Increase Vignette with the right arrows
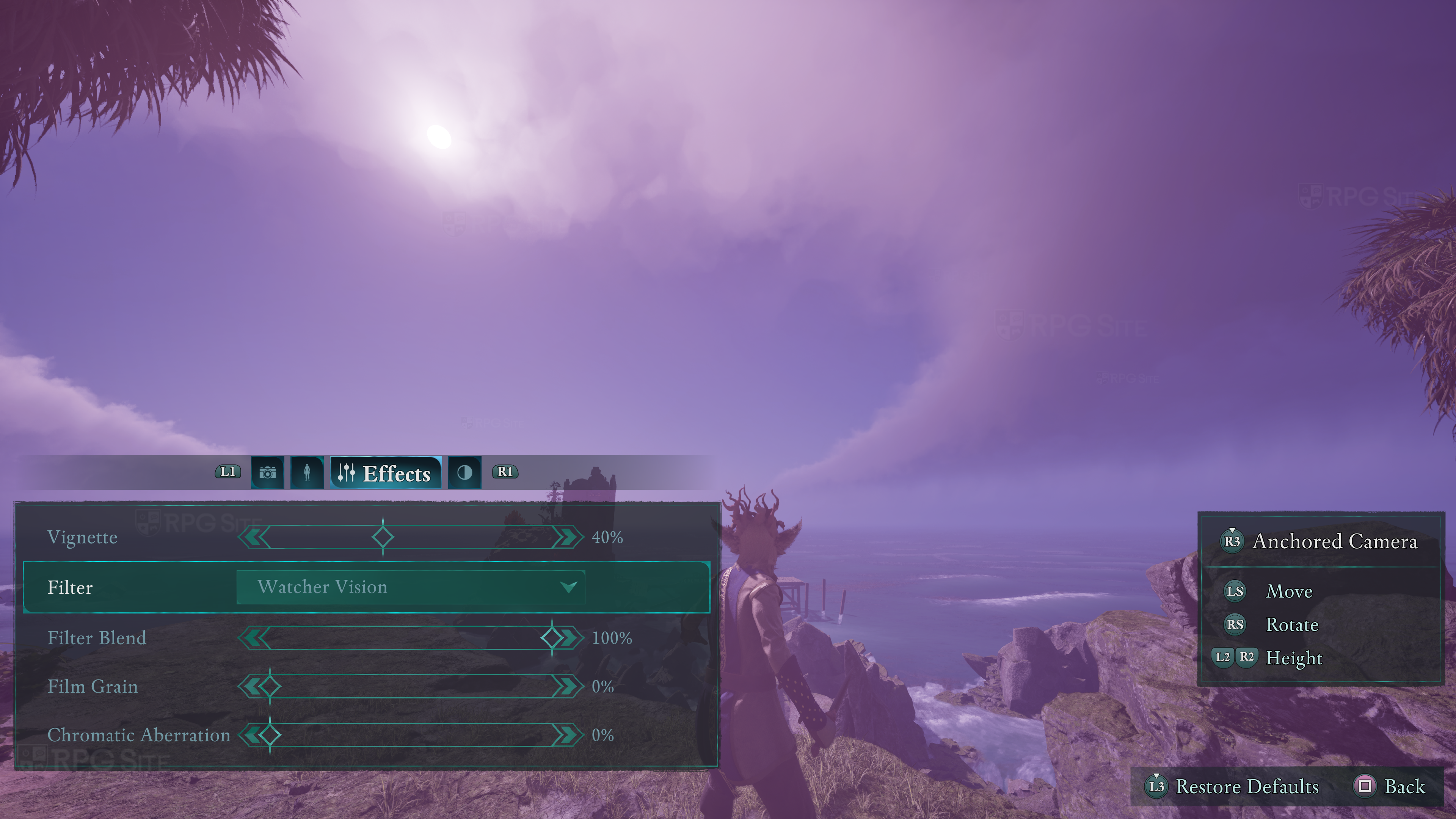The image size is (1456, 819). pyautogui.click(x=568, y=537)
